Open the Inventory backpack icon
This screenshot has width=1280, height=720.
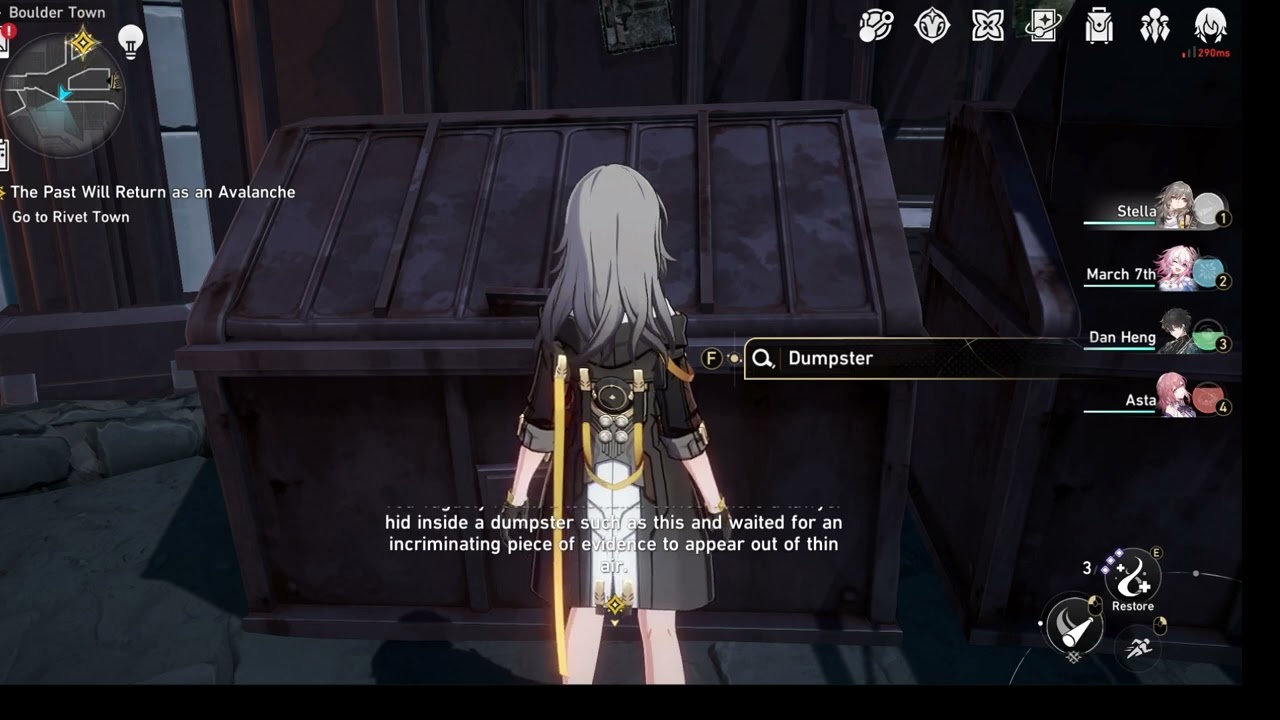pyautogui.click(x=1098, y=26)
